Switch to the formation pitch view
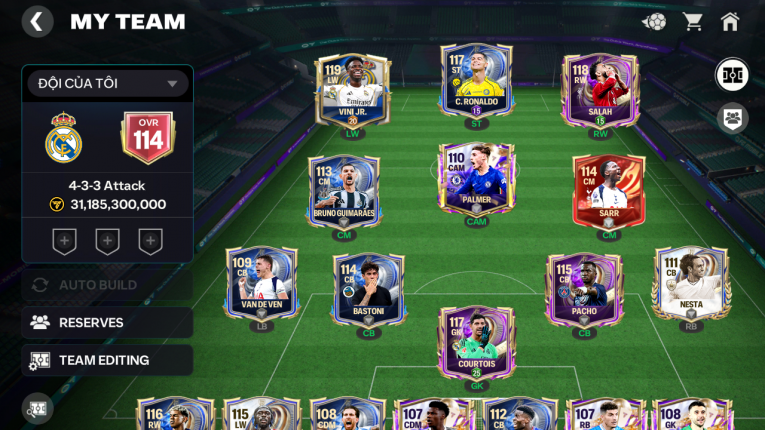Screen dimensions: 765x430 coord(732,75)
